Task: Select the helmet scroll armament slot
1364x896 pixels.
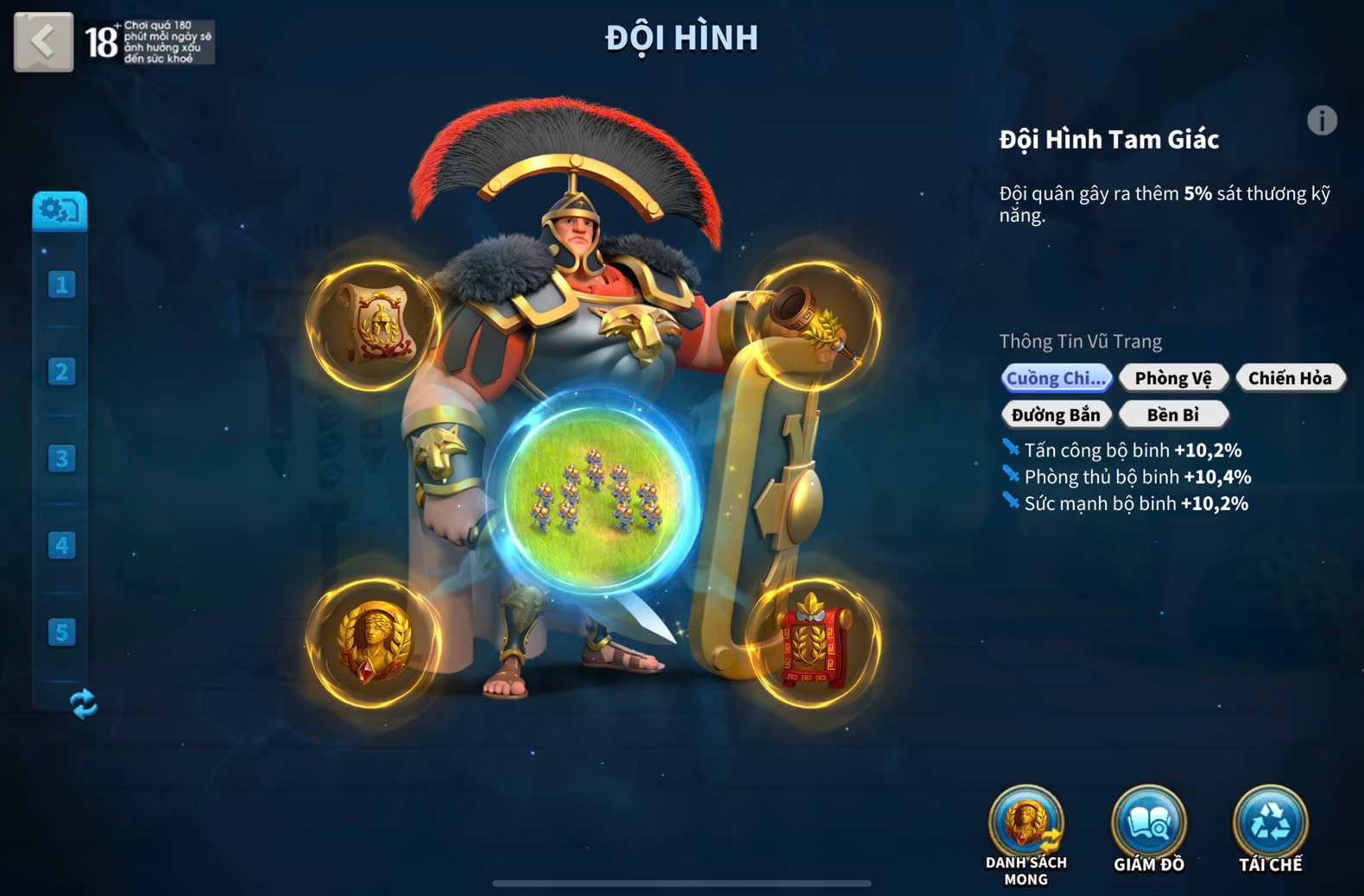Action: (x=375, y=325)
